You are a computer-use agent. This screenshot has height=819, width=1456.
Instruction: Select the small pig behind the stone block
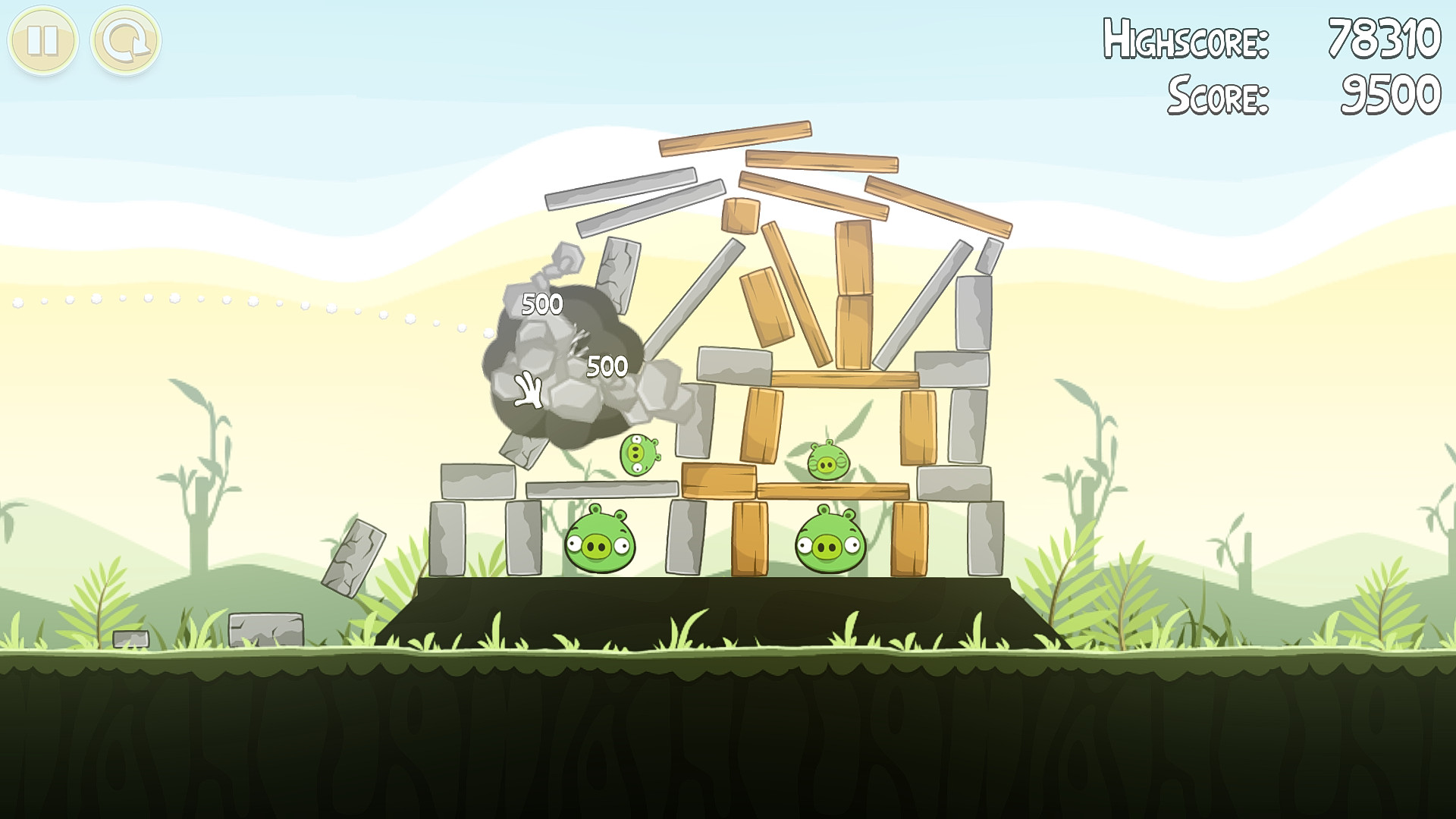(638, 456)
